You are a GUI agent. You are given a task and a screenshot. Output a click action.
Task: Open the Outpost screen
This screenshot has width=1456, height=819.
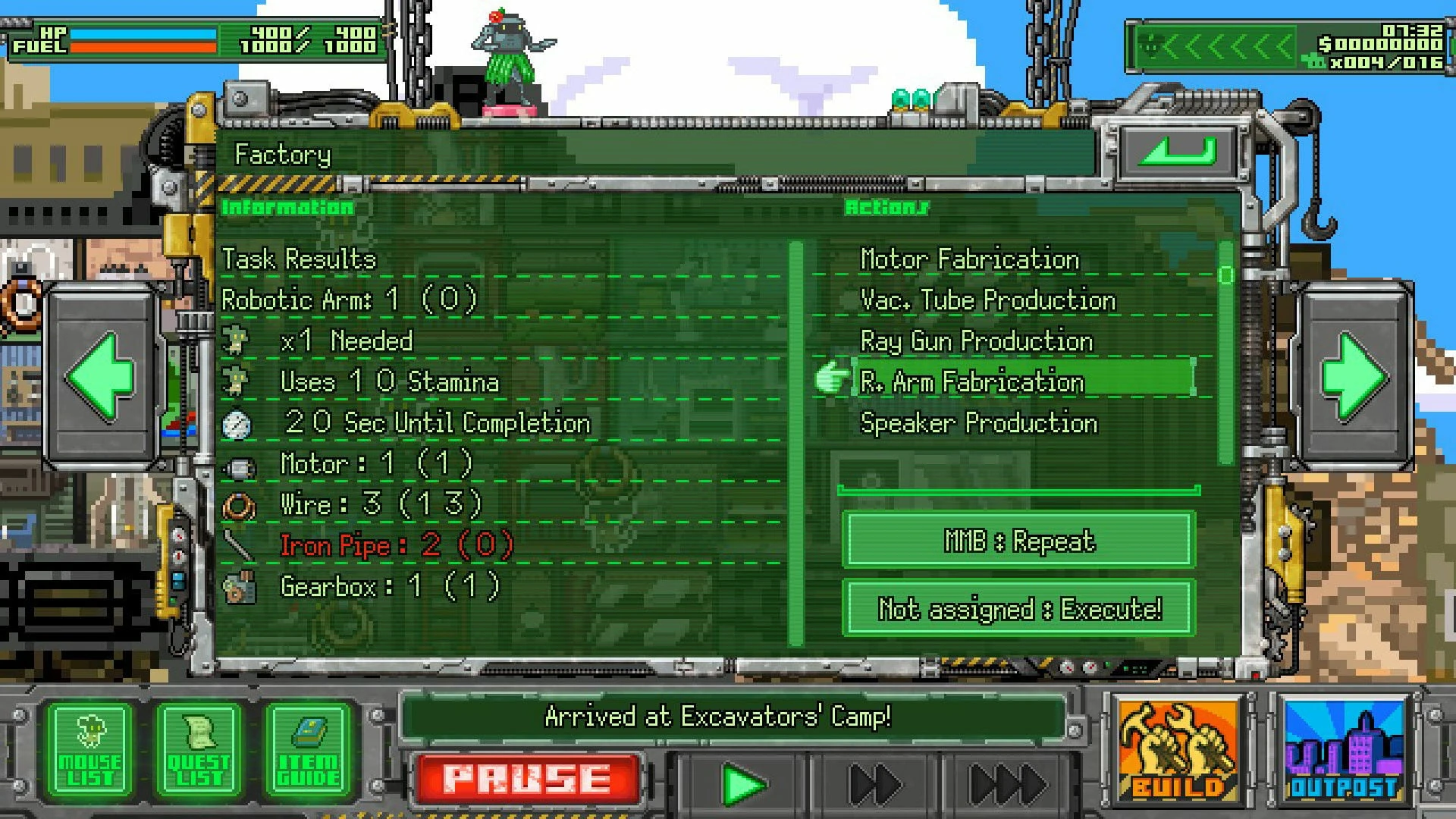[1343, 752]
